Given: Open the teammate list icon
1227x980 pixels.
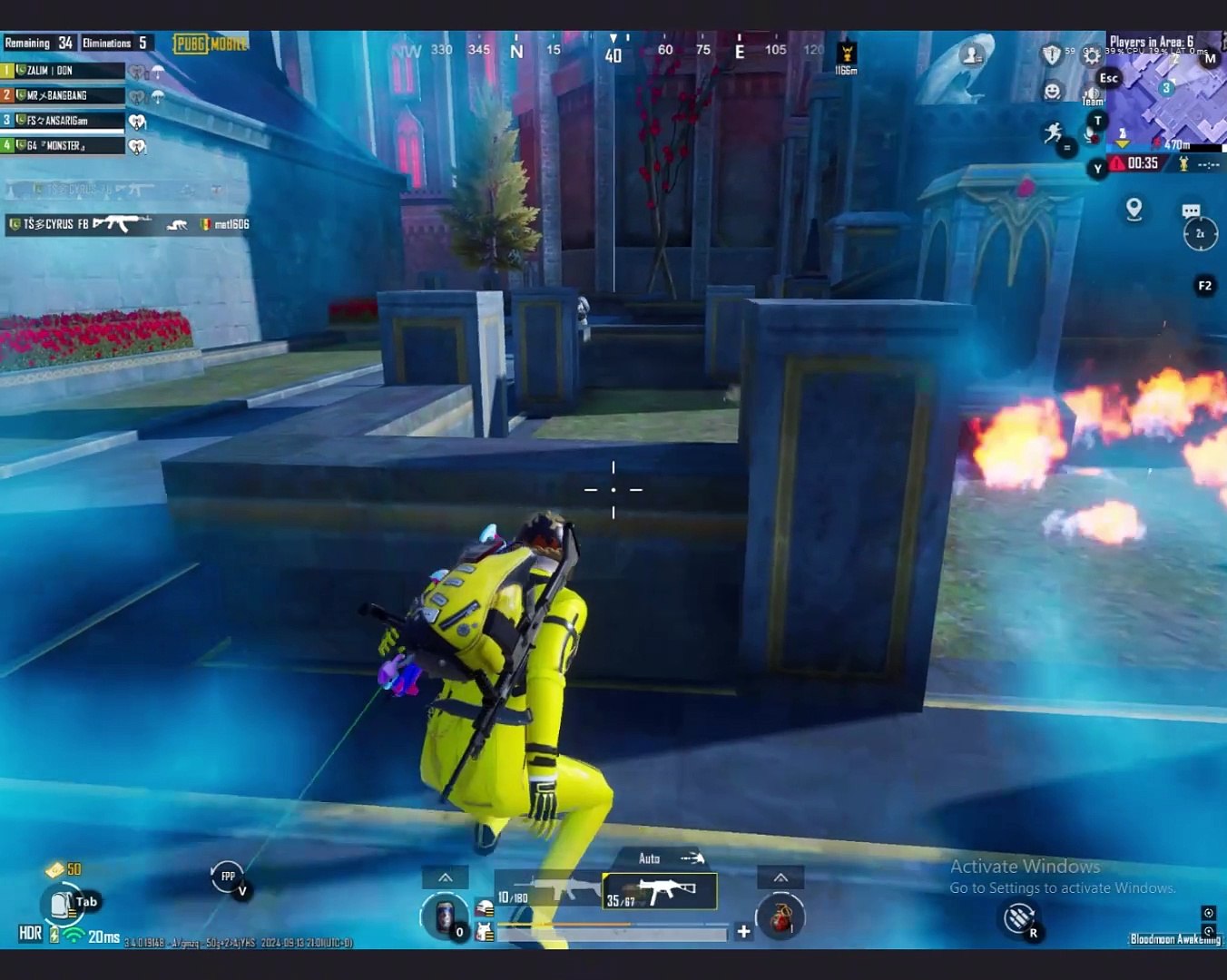Looking at the screenshot, I should tap(972, 56).
